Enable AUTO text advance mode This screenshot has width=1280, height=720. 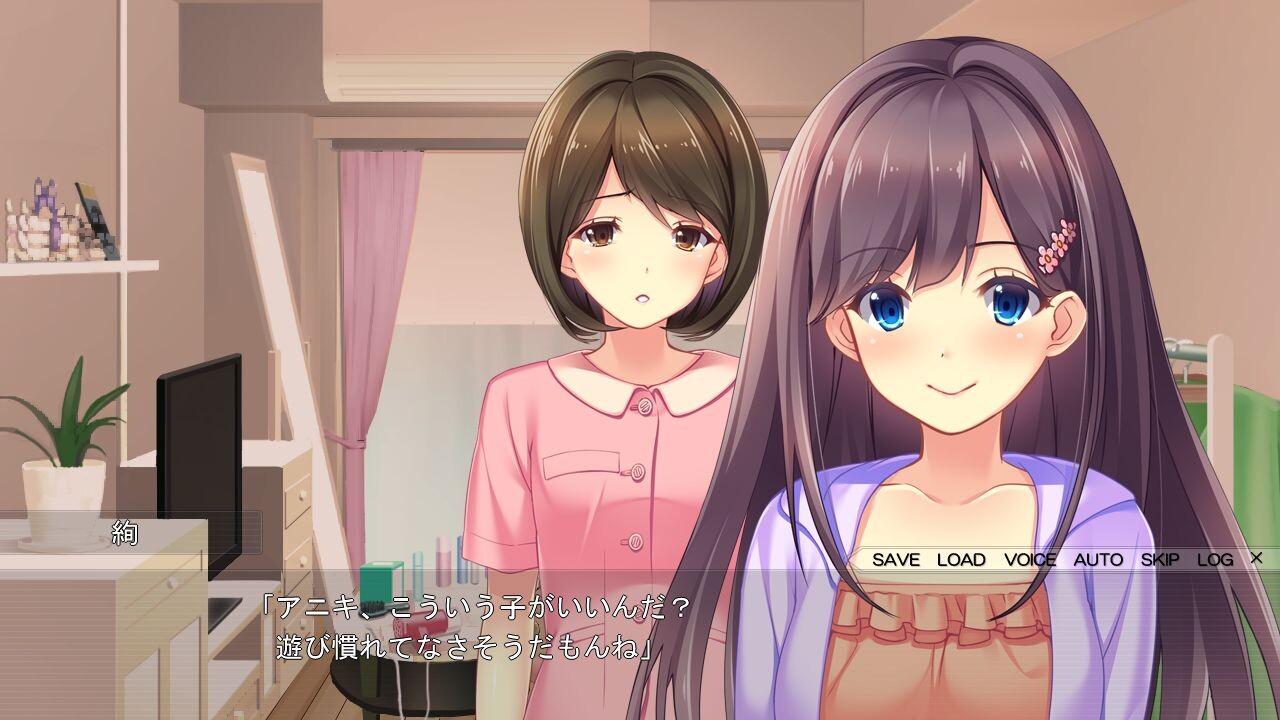click(1100, 560)
